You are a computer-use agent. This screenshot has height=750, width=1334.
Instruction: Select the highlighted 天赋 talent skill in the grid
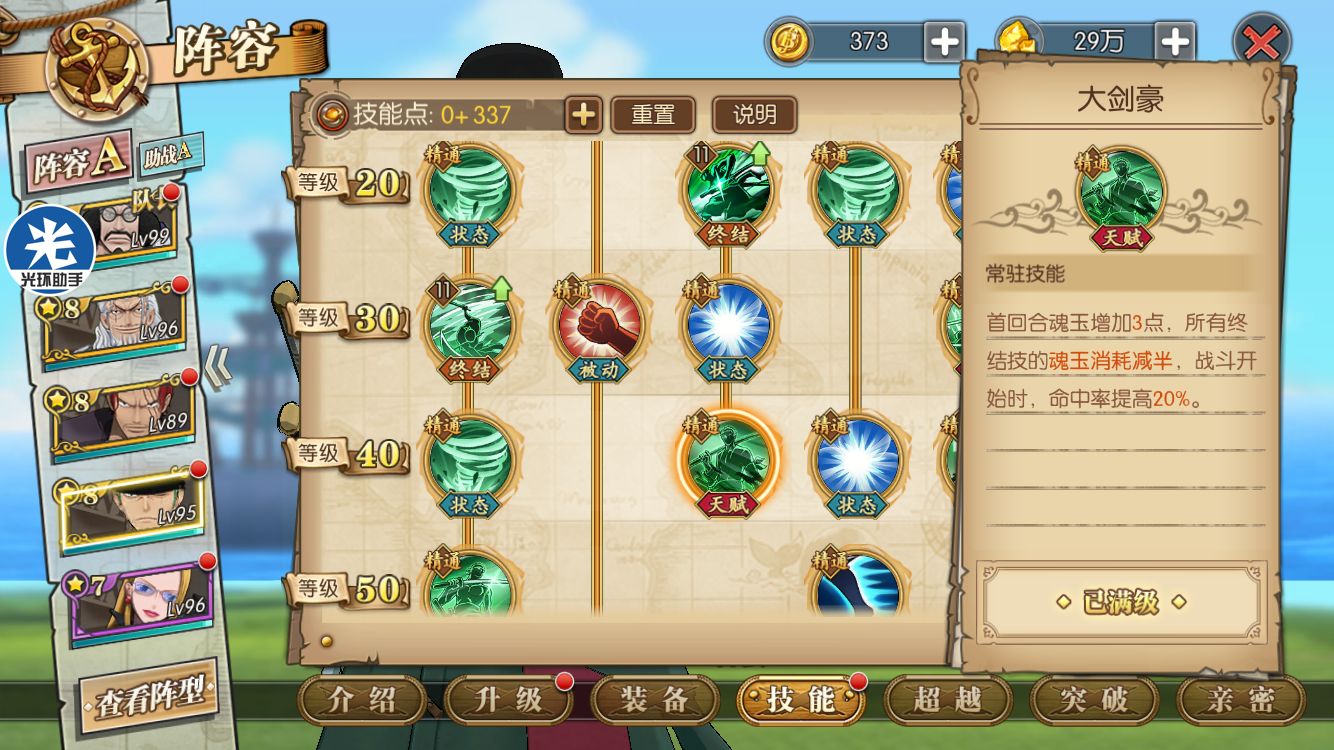tap(728, 458)
